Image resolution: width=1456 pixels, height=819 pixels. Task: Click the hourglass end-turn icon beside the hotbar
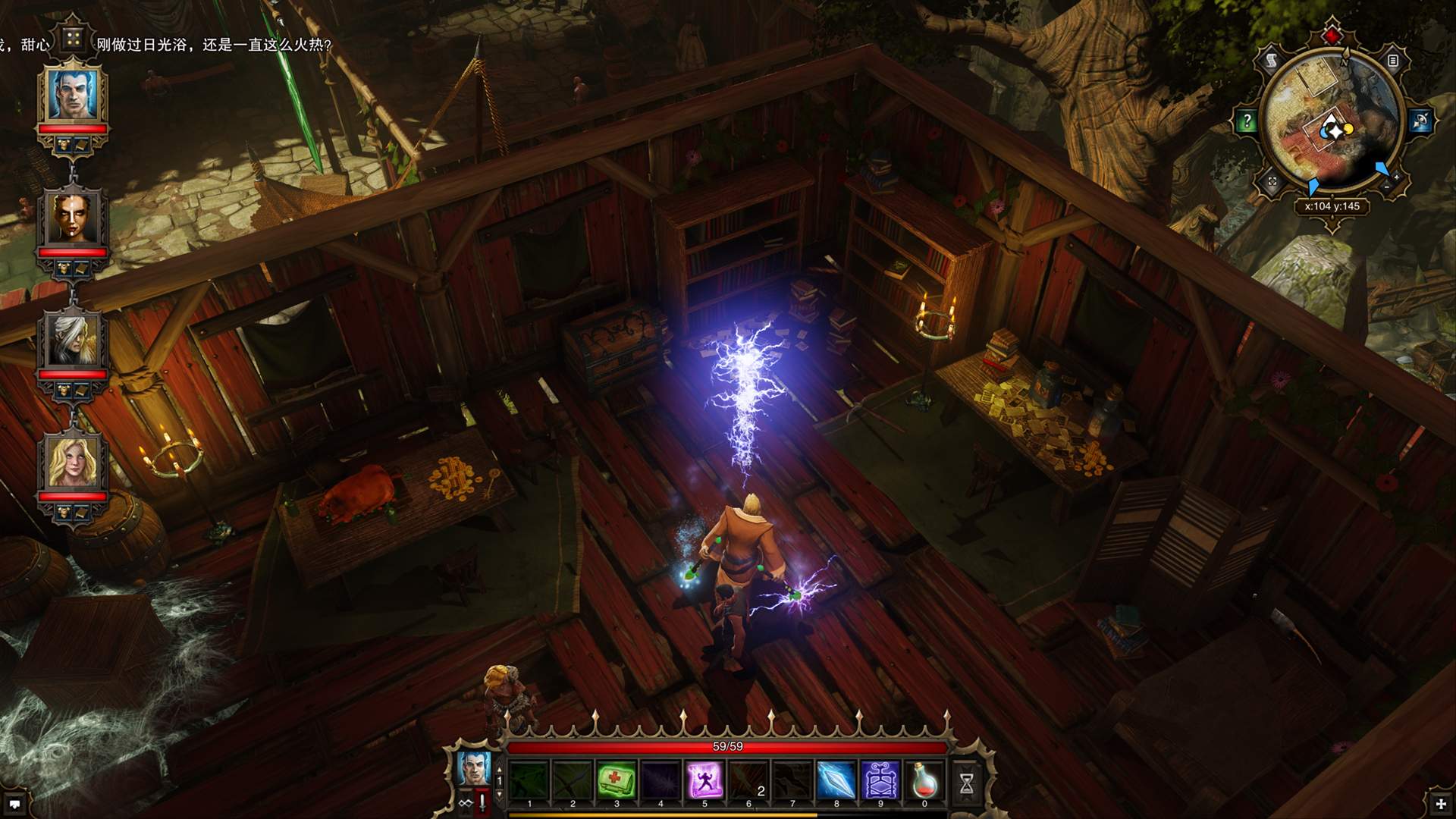tap(967, 782)
